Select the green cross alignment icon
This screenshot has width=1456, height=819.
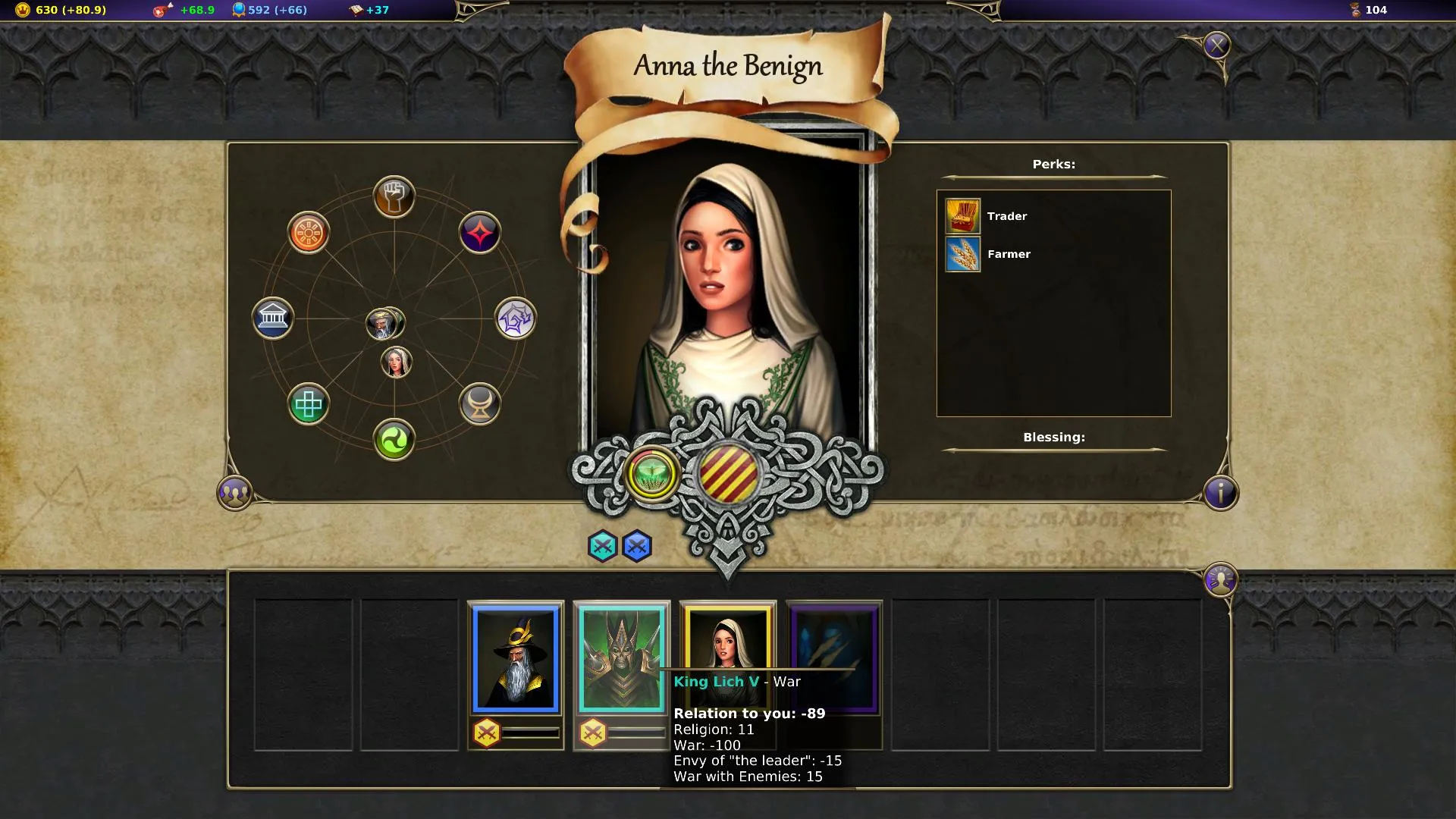coord(308,404)
